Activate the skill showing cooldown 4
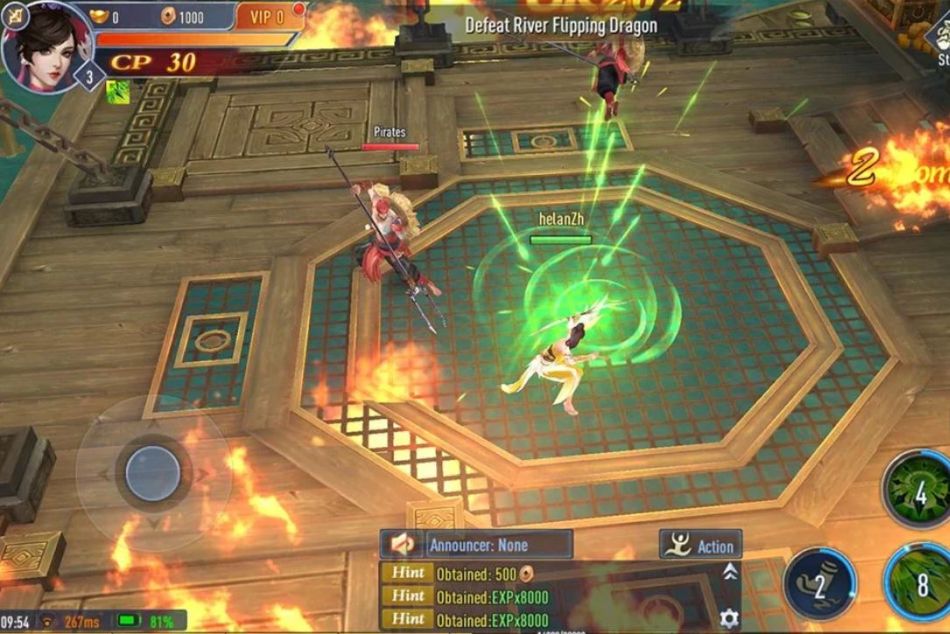950x634 pixels. tap(919, 490)
